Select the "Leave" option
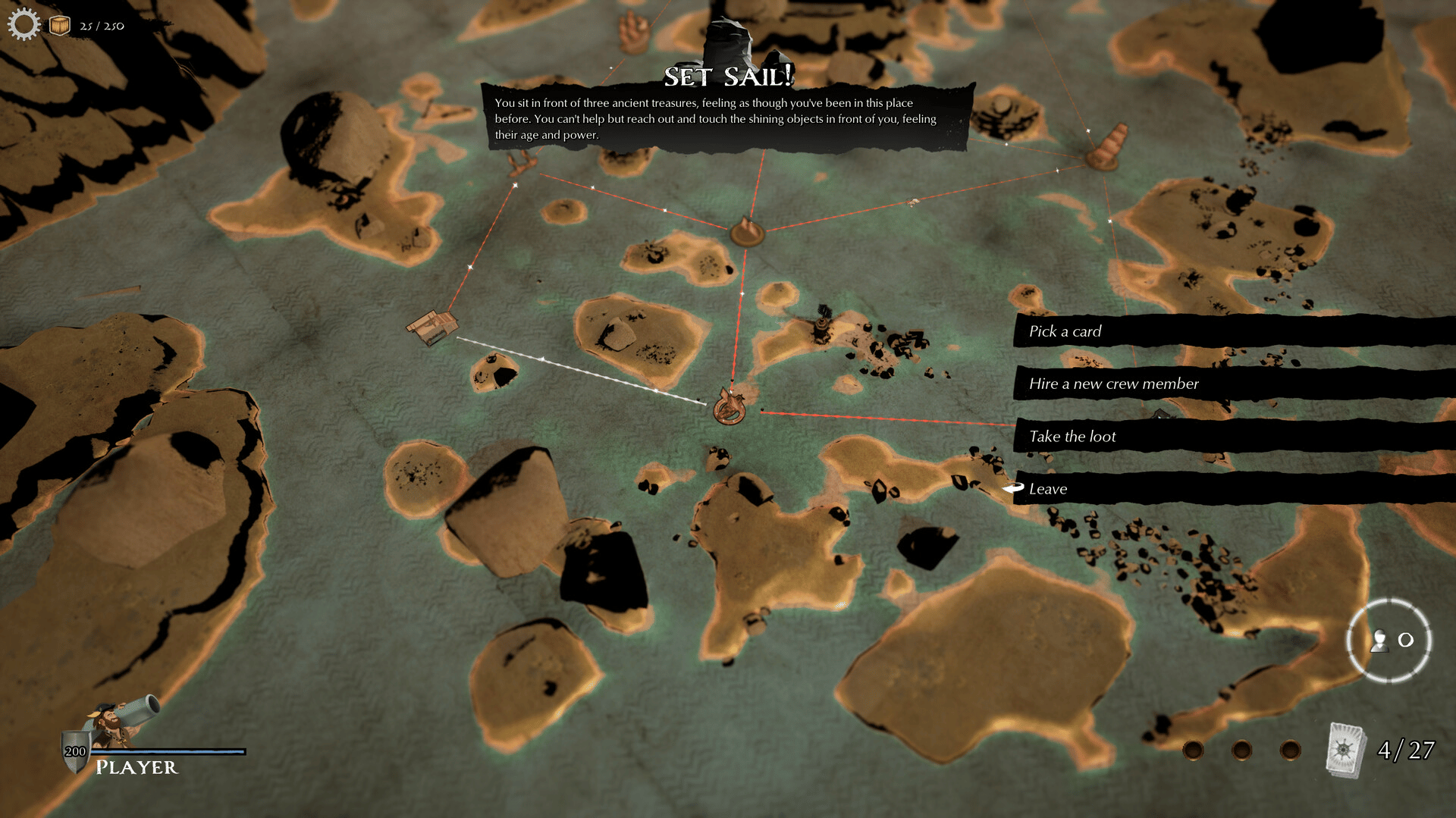This screenshot has width=1456, height=818. [x=1048, y=489]
